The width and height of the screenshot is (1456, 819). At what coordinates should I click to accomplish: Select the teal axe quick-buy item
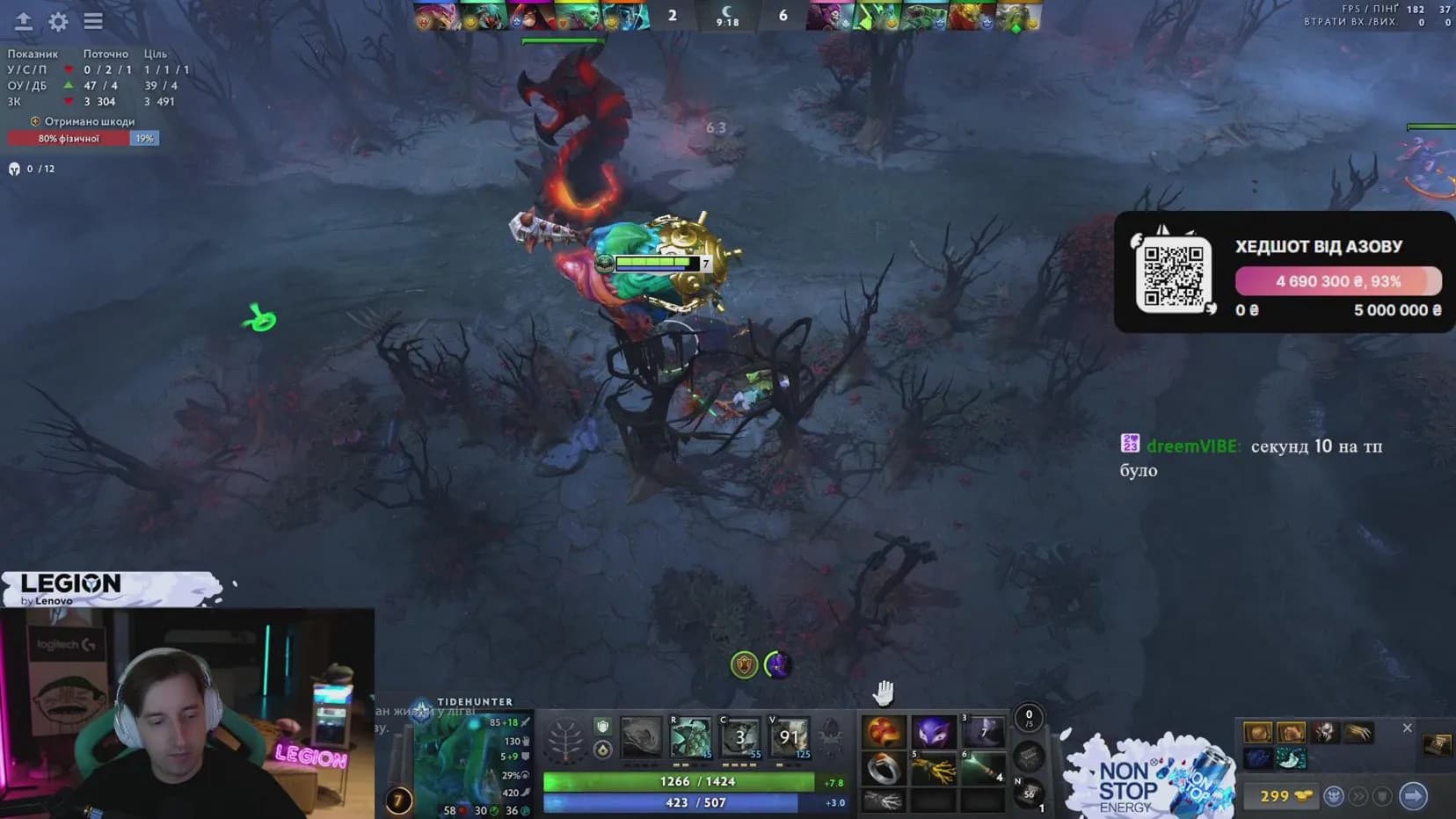point(1291,757)
